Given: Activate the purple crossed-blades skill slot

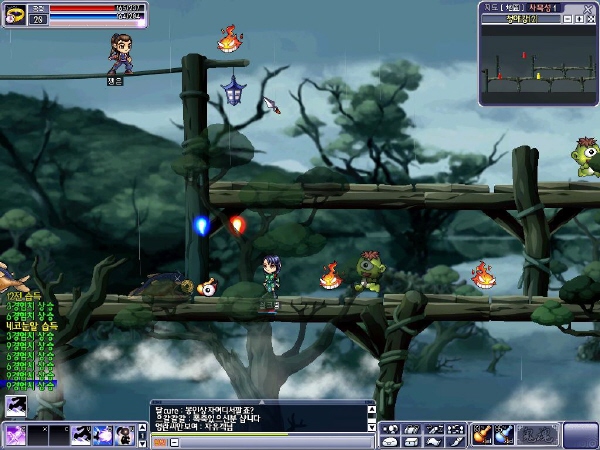Looking at the screenshot, I should pos(16,435).
